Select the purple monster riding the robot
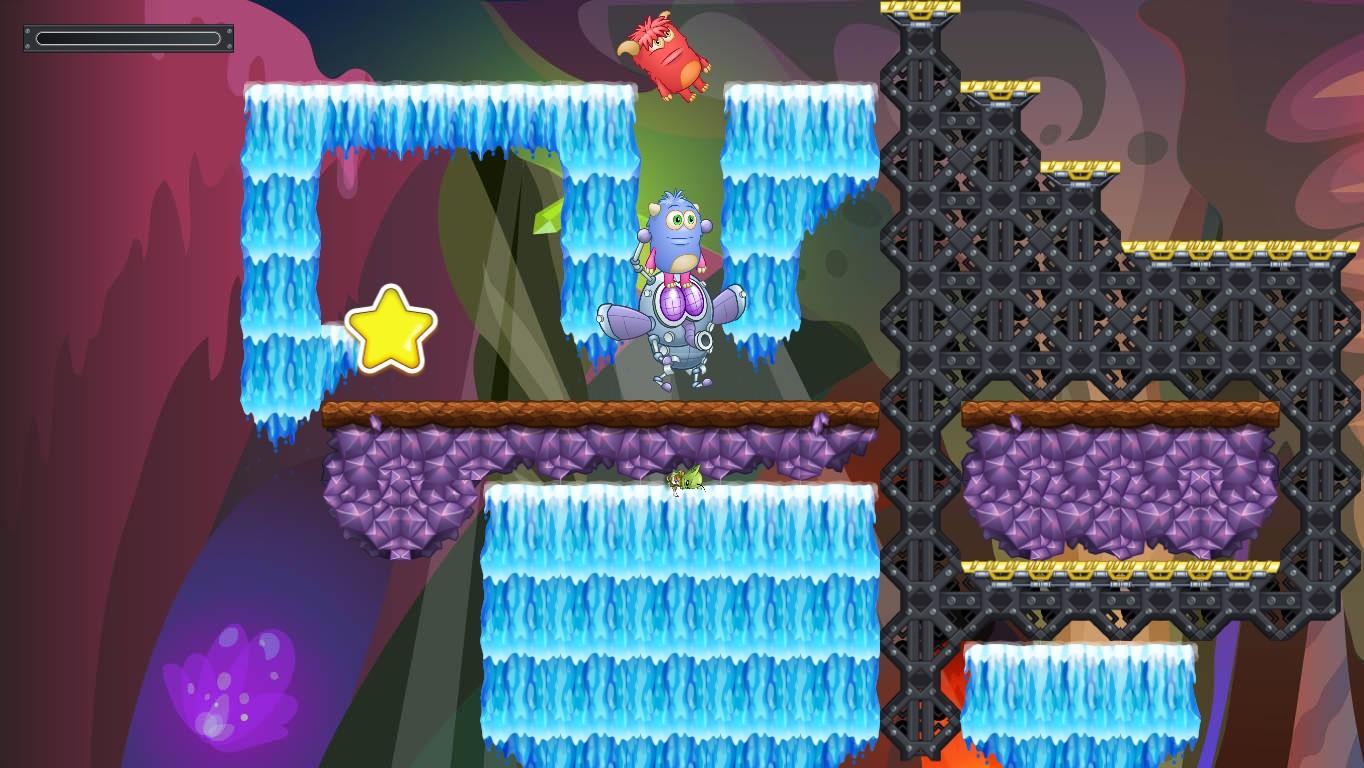Viewport: 1364px width, 768px height. point(675,230)
